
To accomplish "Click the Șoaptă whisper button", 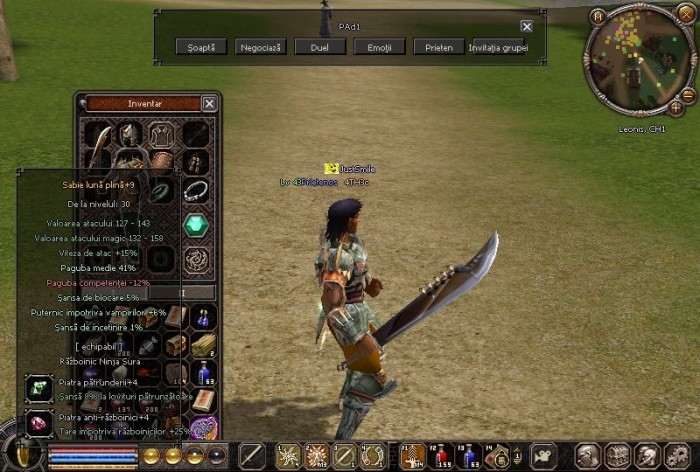I will 200,47.
